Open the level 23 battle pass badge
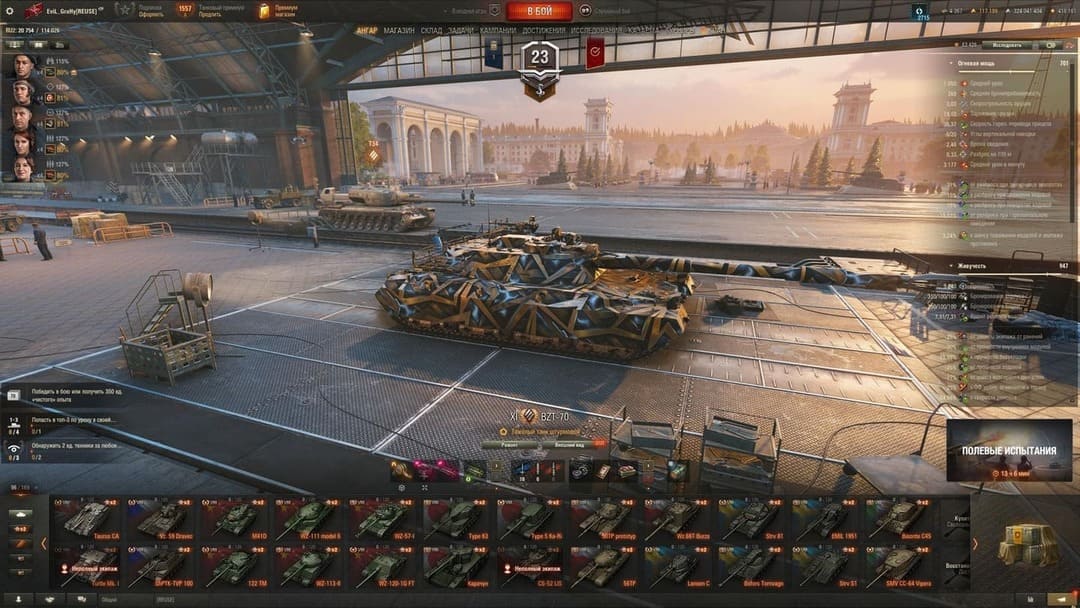Screen dimensions: 1080x608 (540, 61)
